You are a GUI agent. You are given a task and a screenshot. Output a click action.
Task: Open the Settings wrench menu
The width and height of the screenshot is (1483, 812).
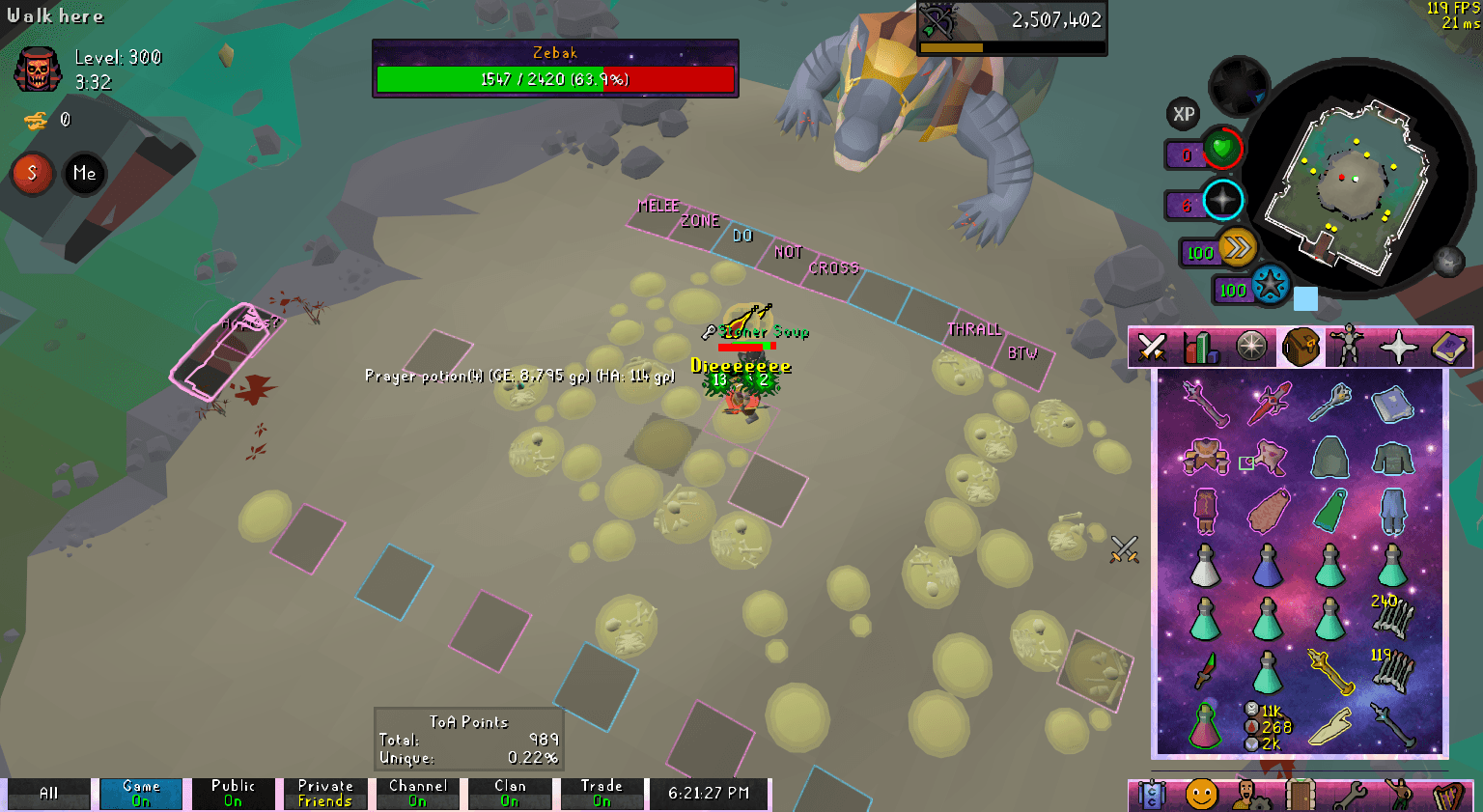coord(1352,795)
